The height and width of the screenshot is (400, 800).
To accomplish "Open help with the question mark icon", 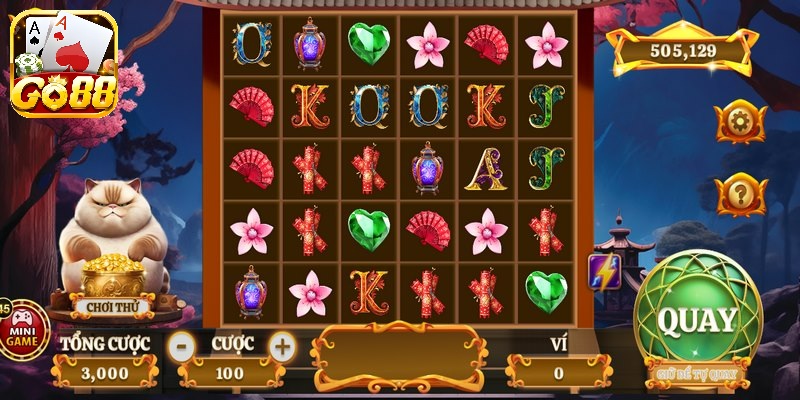I will [742, 191].
